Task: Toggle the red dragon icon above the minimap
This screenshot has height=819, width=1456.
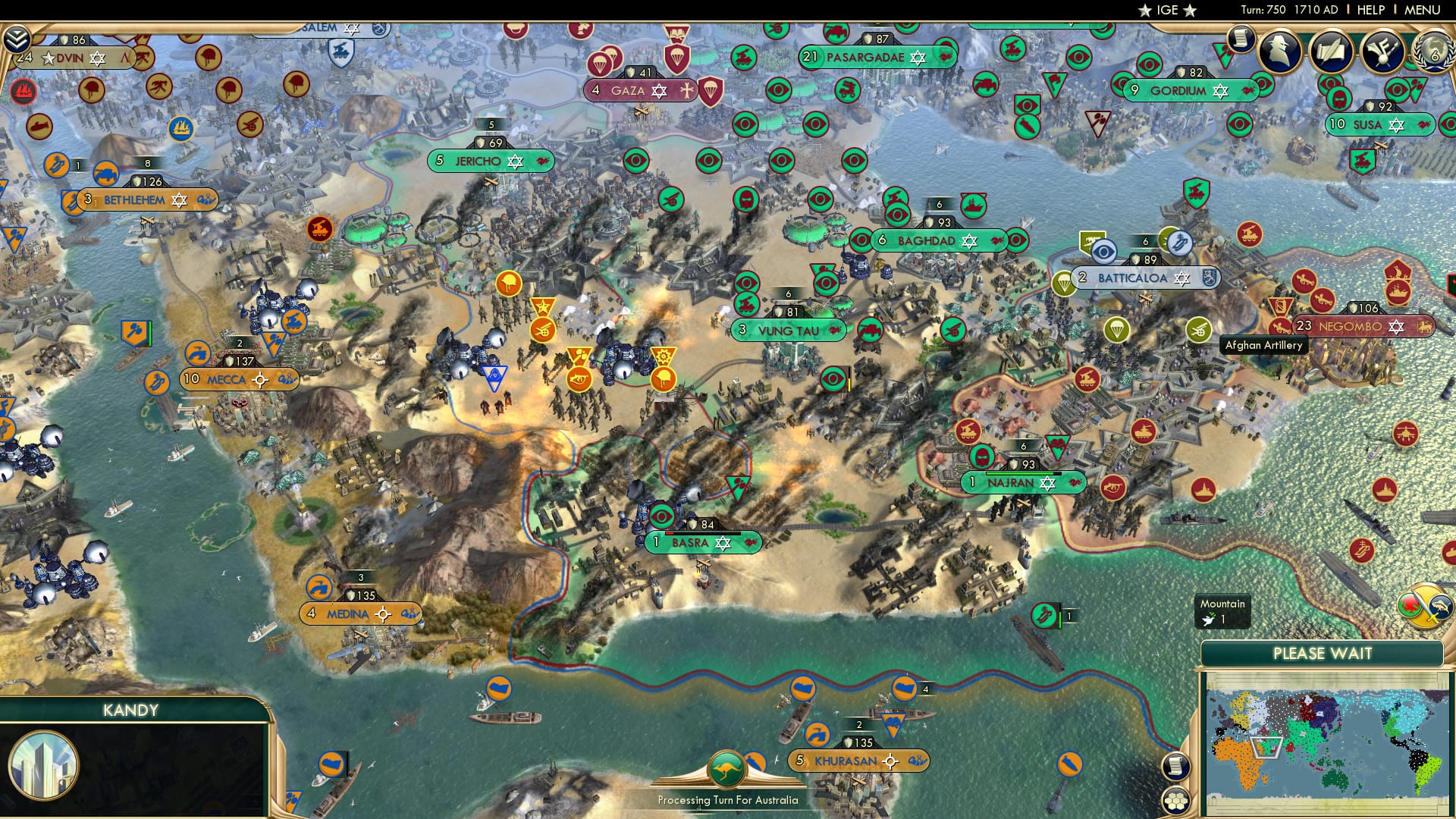Action: [x=1410, y=604]
